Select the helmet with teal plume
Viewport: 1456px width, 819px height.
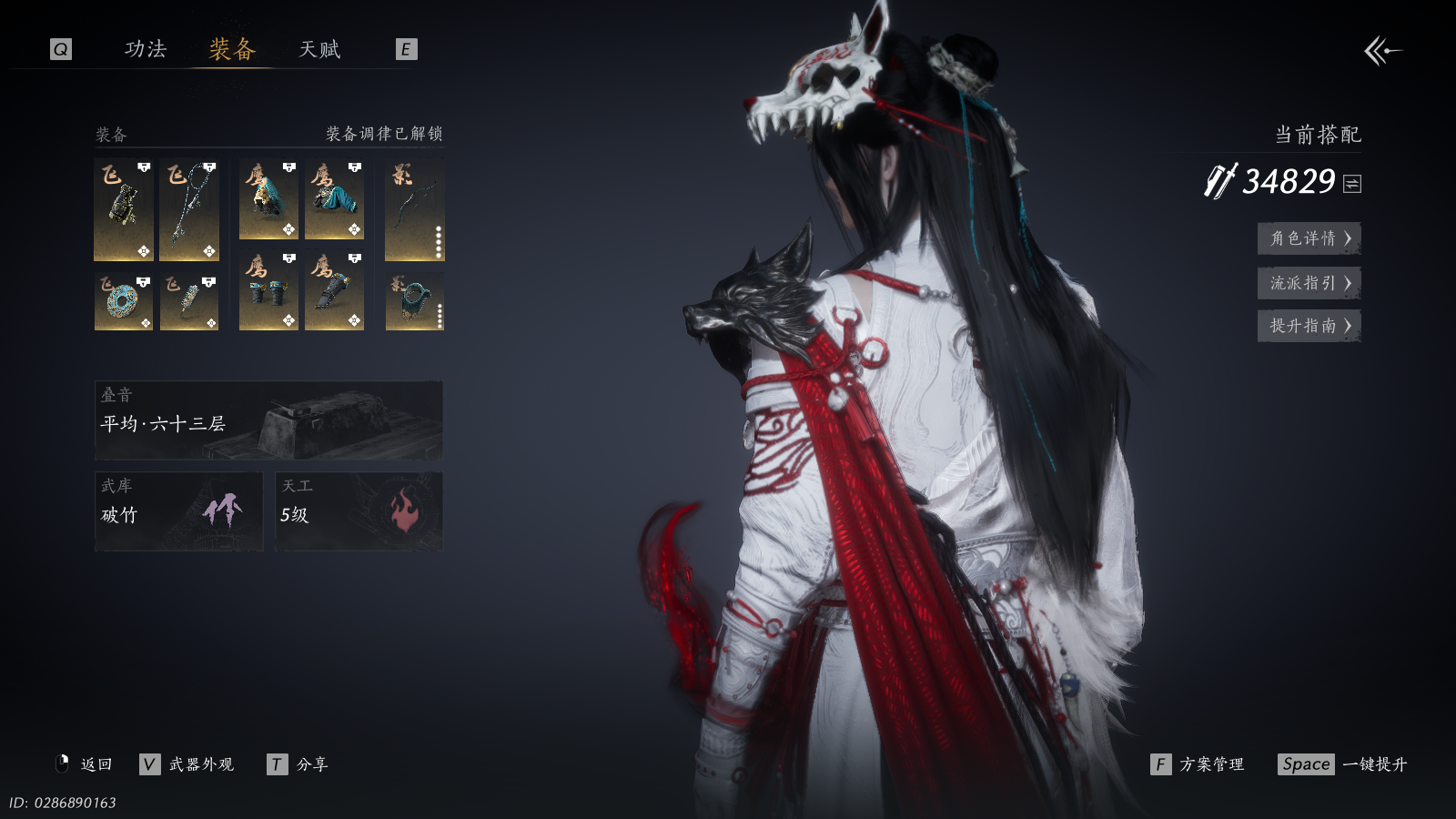[268, 199]
